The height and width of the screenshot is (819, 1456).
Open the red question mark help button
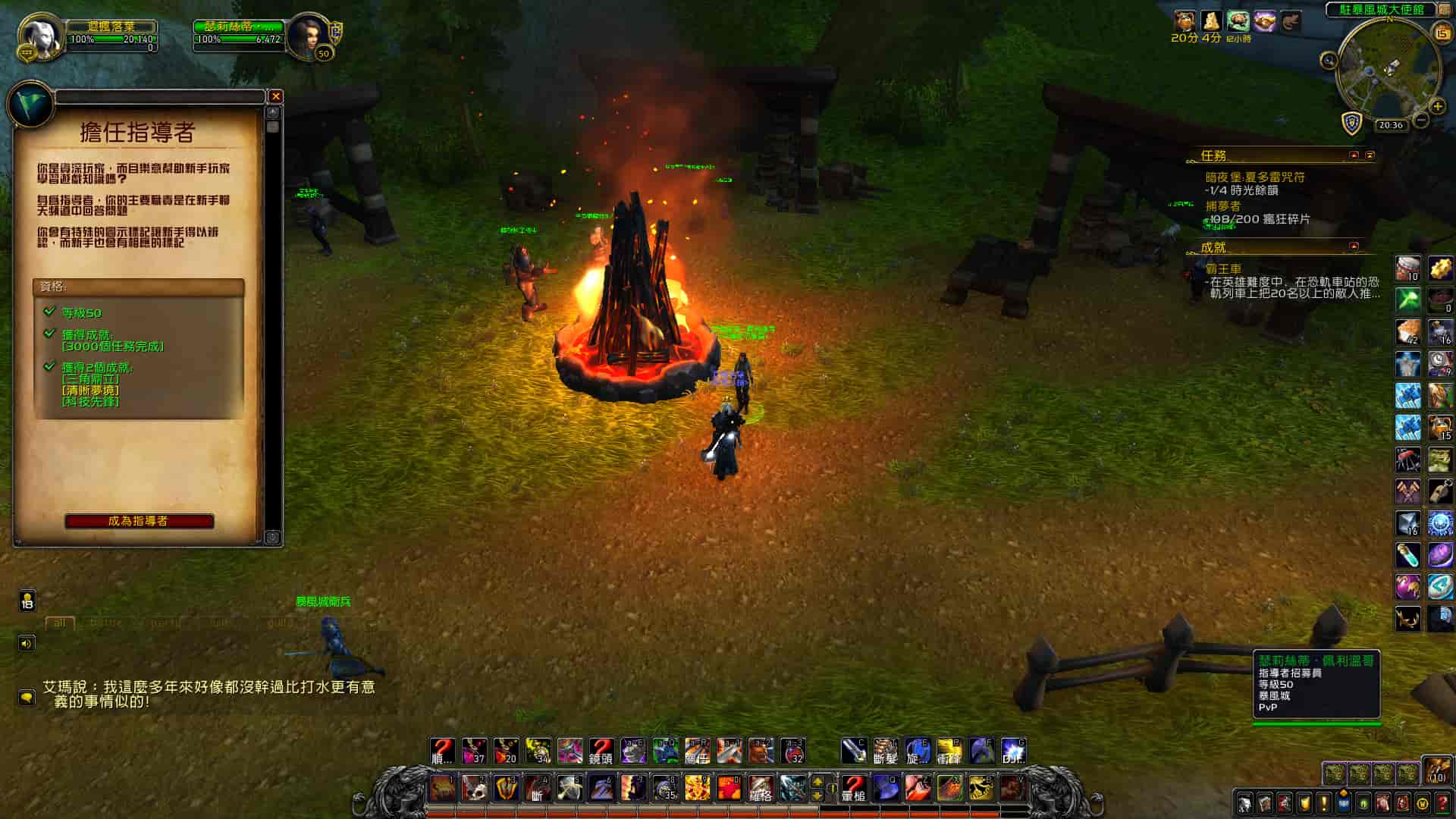coord(1442,802)
